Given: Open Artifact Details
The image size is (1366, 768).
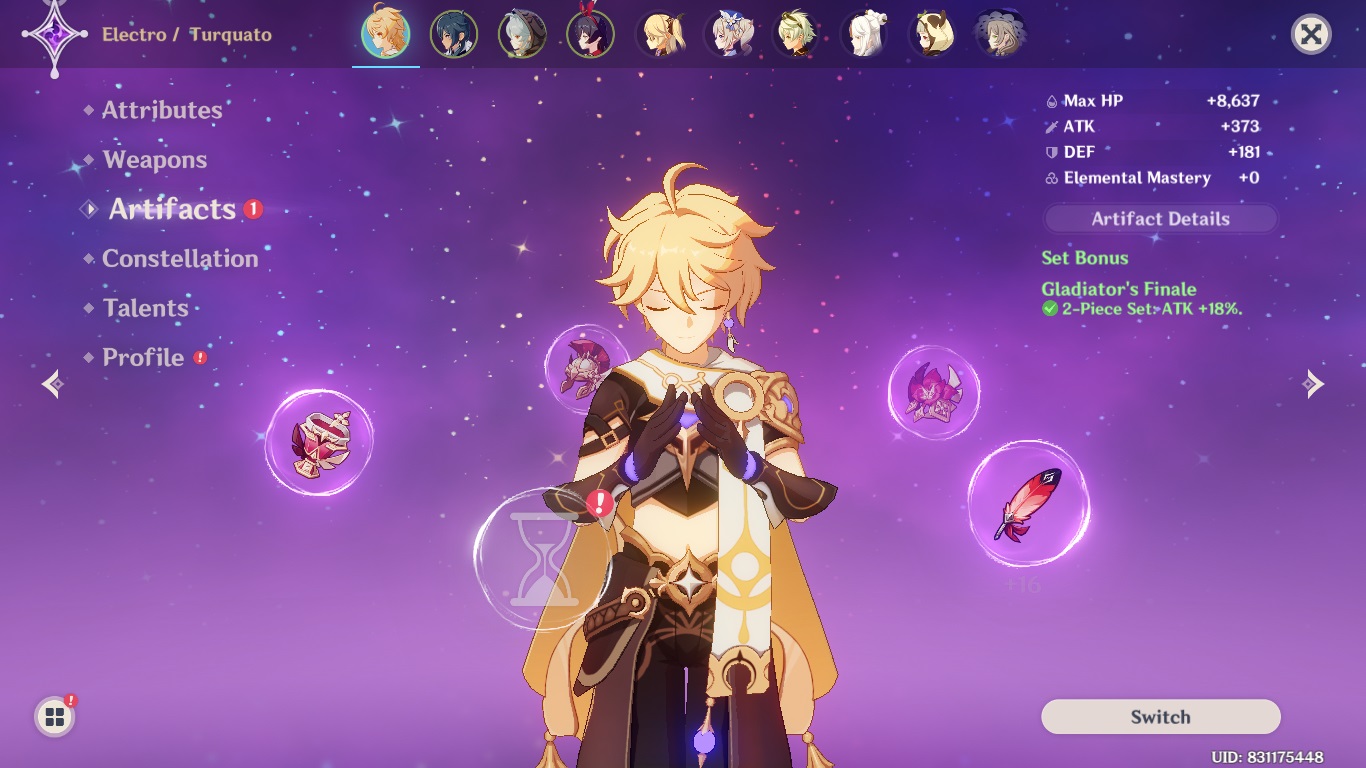Looking at the screenshot, I should pos(1160,219).
